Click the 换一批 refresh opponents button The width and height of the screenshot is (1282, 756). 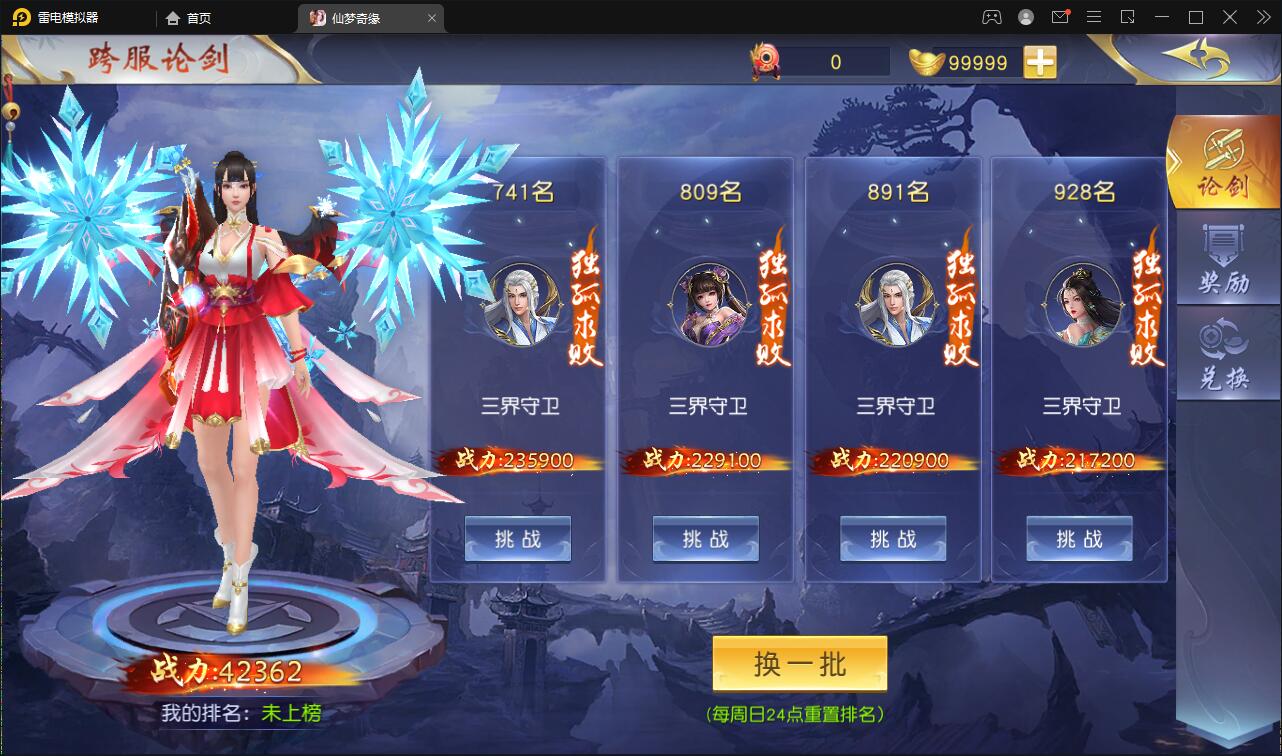(799, 664)
